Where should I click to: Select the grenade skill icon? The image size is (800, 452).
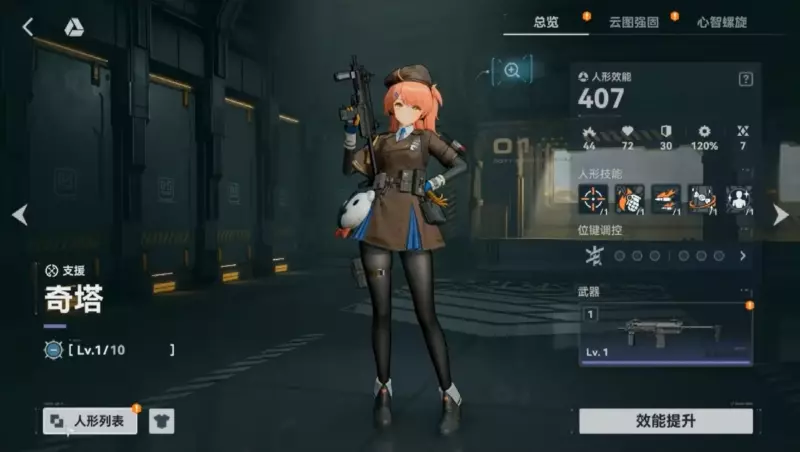(630, 199)
